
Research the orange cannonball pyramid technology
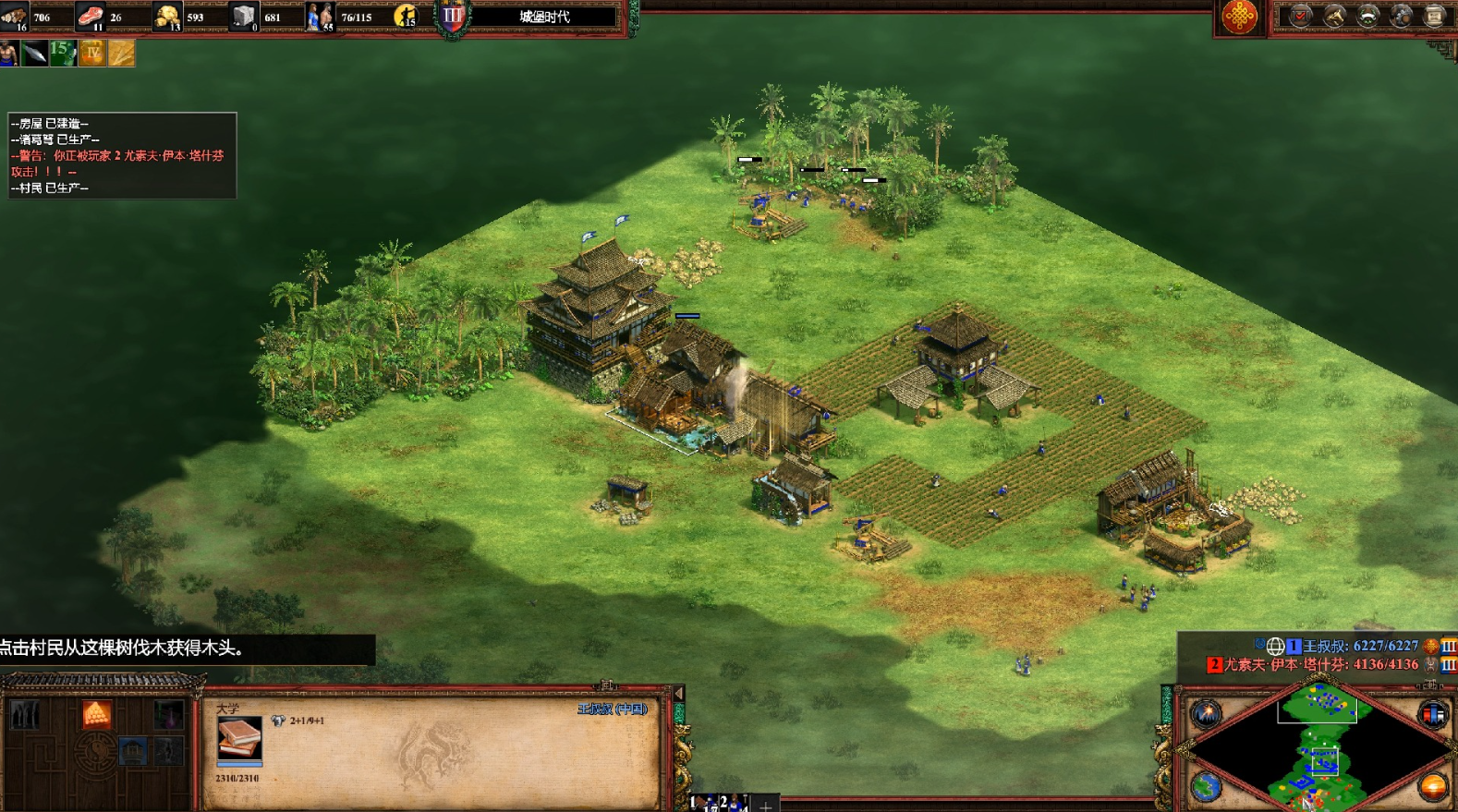click(x=96, y=714)
